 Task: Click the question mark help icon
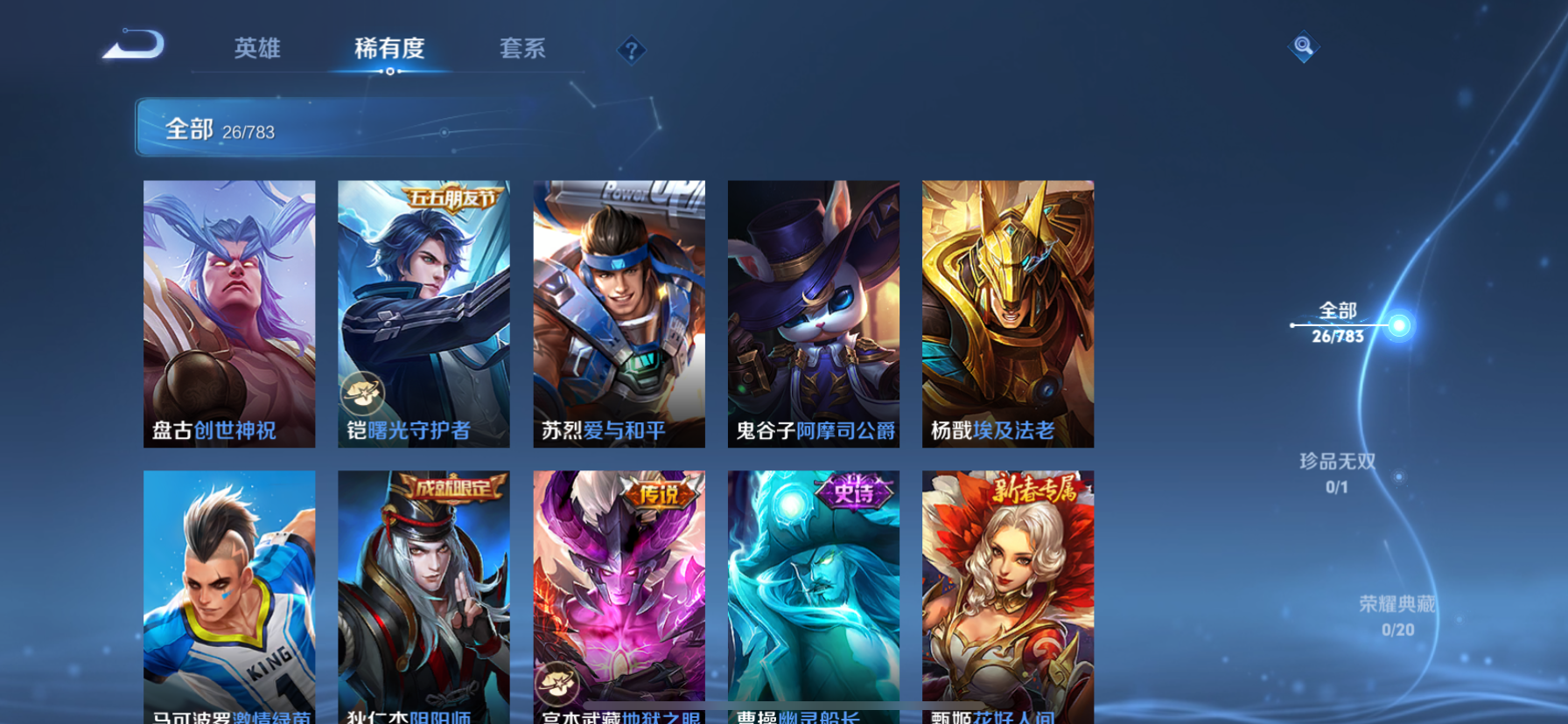pos(632,50)
